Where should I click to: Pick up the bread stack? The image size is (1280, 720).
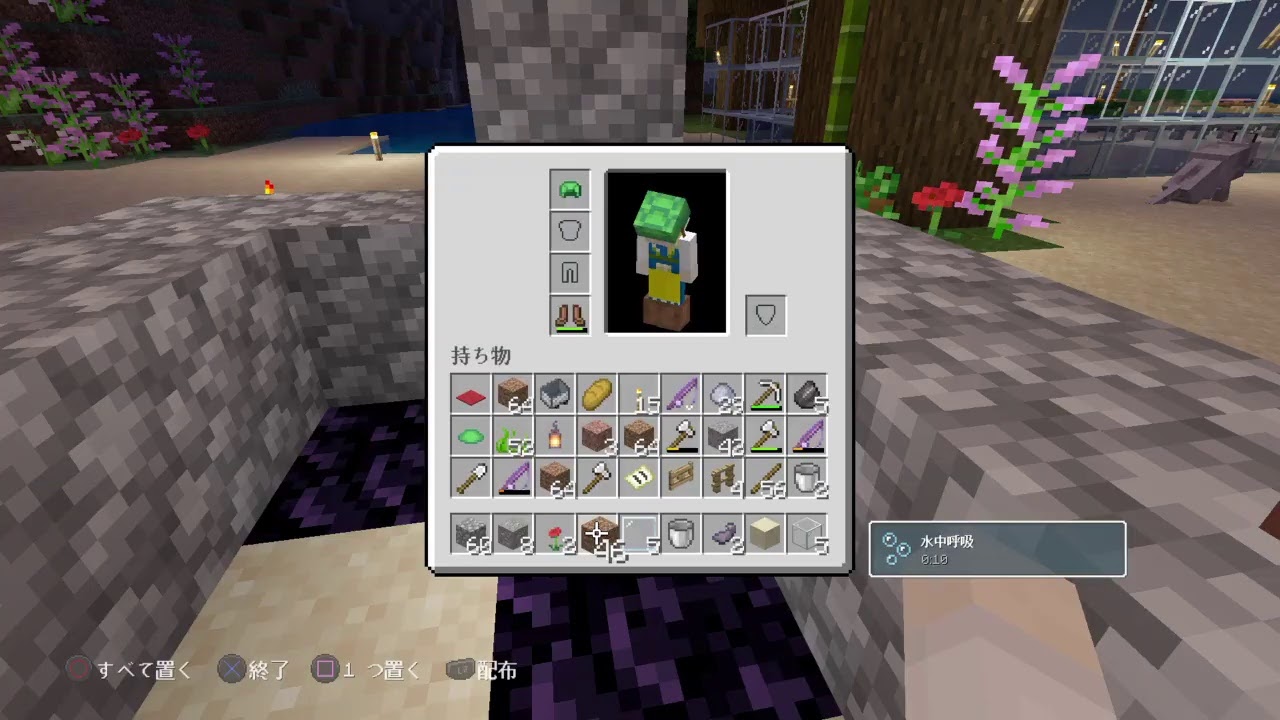click(x=596, y=394)
